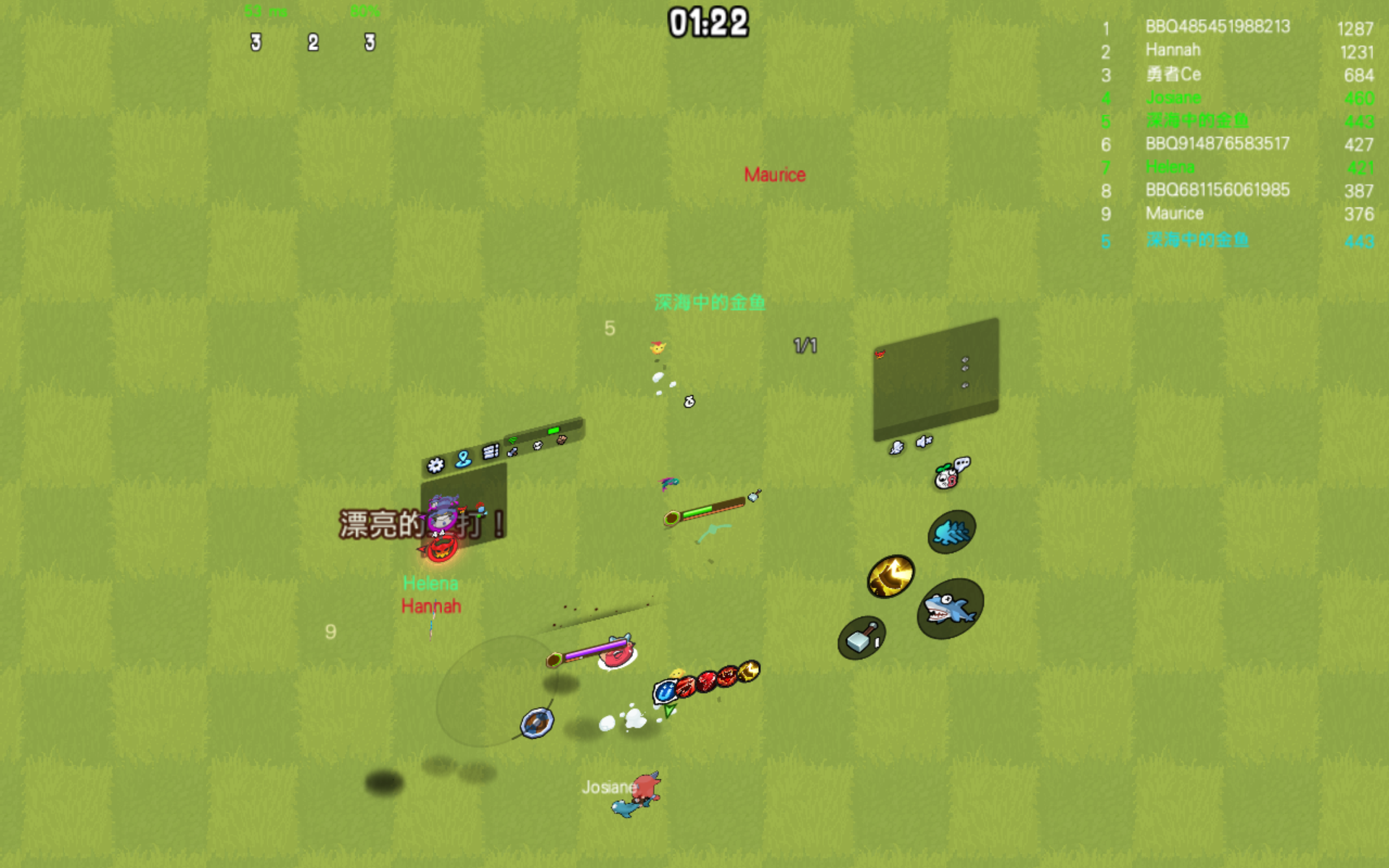Select the large shark item icon
1389x868 pixels.
coord(950,608)
